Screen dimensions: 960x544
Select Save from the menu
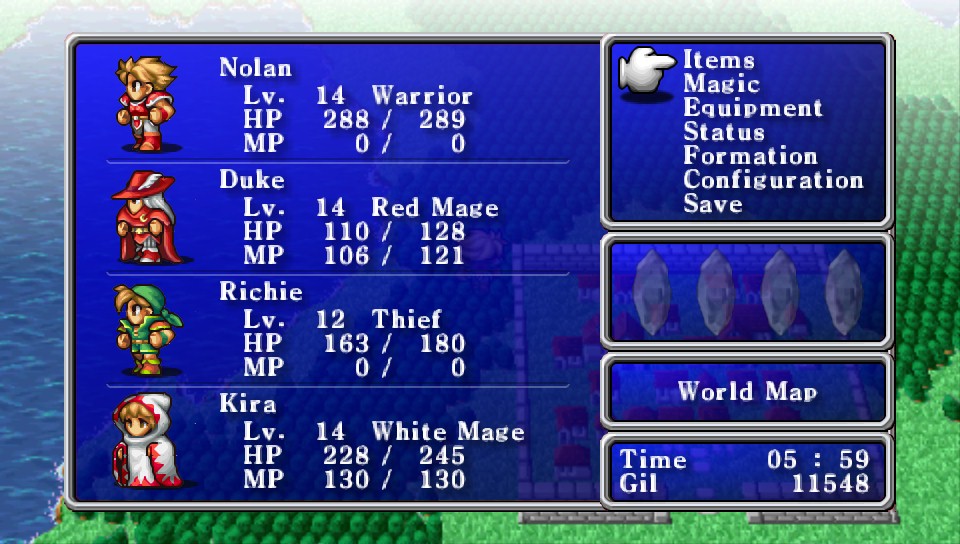coord(712,205)
